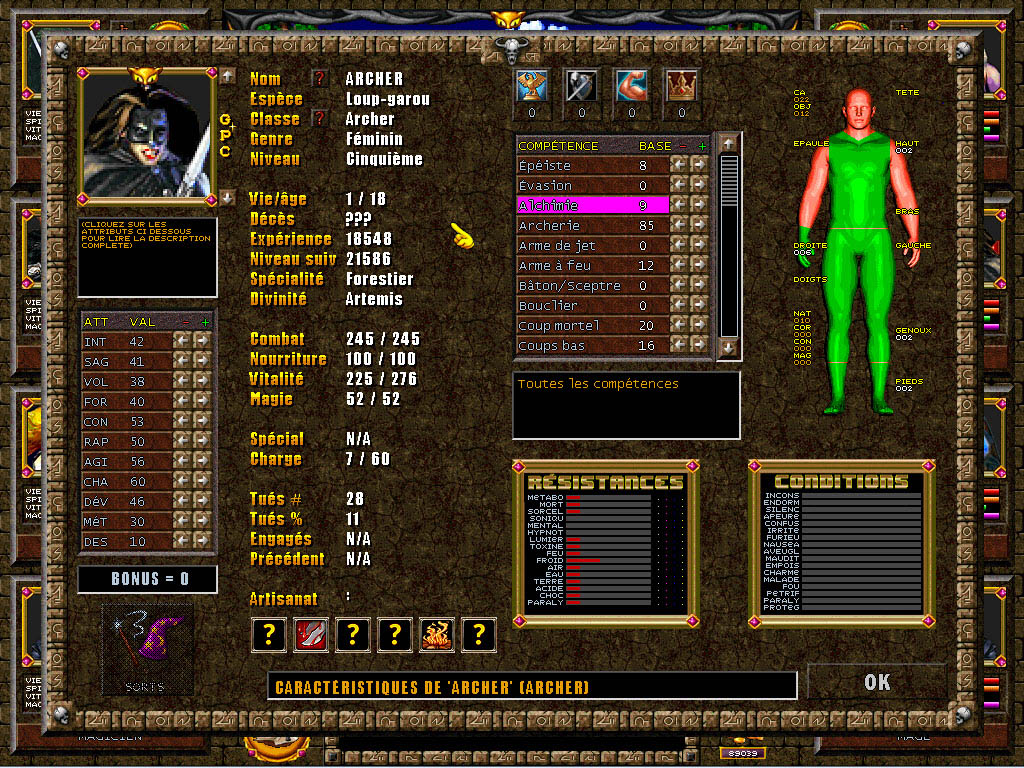Click the question mark beside Classe
This screenshot has width=1024, height=768.
(320, 118)
